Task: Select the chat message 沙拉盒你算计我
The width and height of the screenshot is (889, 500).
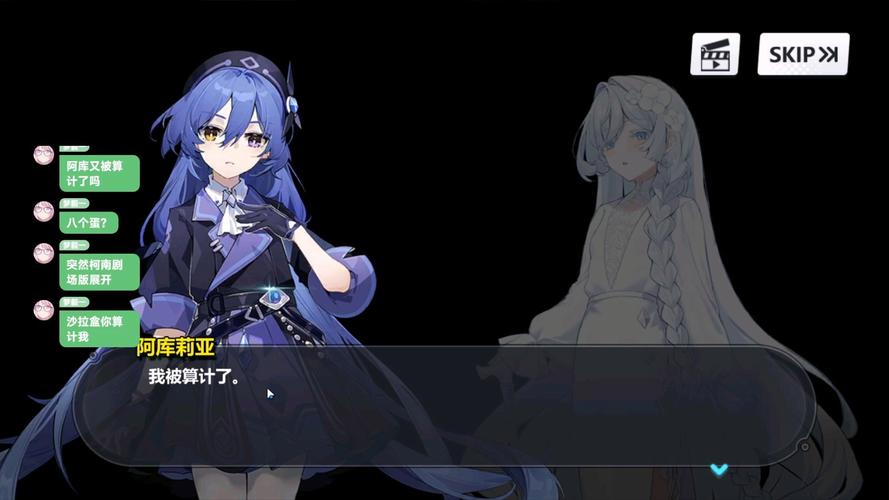Action: click(x=98, y=328)
